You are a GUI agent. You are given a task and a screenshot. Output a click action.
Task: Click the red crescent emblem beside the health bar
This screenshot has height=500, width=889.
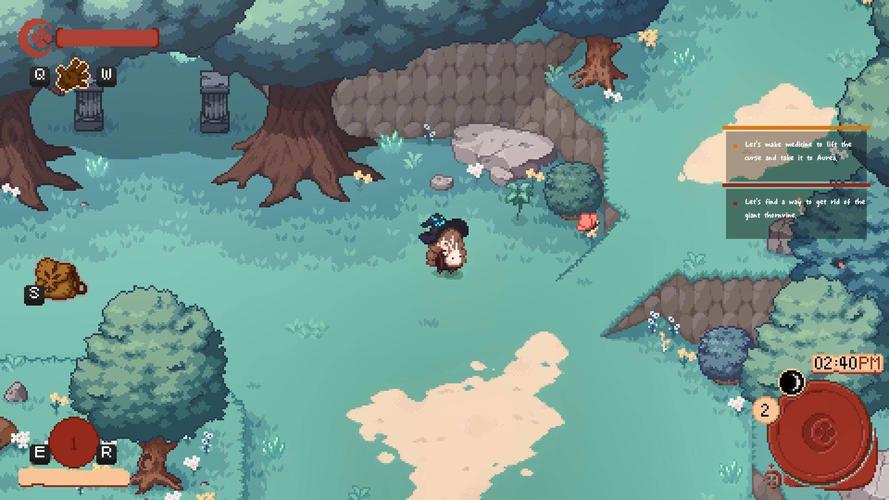click(x=36, y=38)
